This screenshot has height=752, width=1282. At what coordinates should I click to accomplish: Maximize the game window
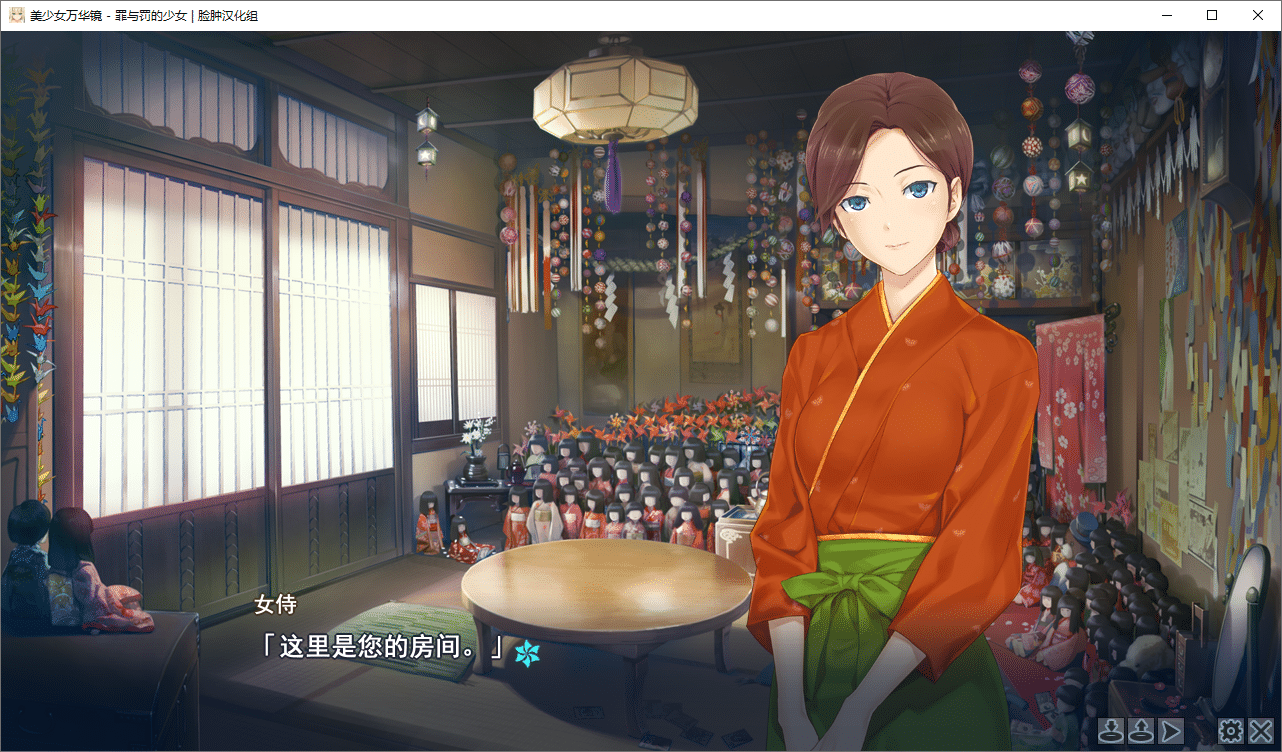(1212, 15)
